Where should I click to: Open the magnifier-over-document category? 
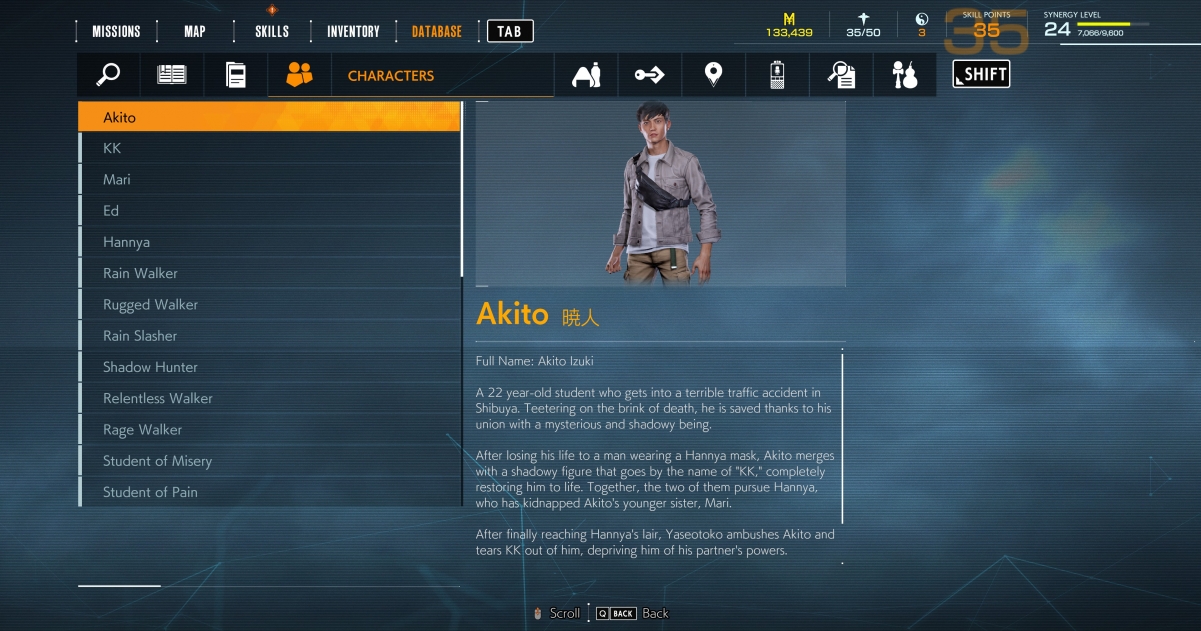(841, 75)
